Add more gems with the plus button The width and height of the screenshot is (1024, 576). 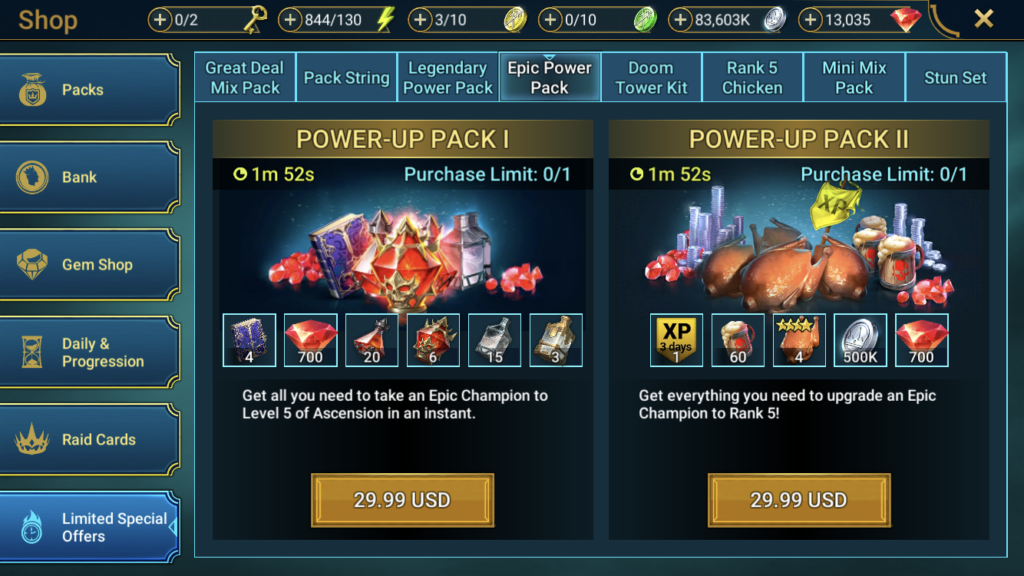812,19
